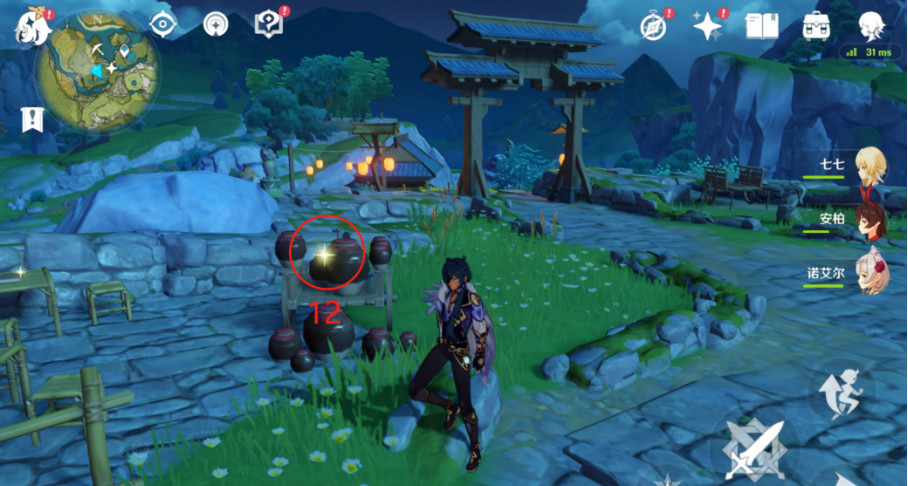Open the Adventurer Handbook book icon
The height and width of the screenshot is (486, 908).
point(761,26)
